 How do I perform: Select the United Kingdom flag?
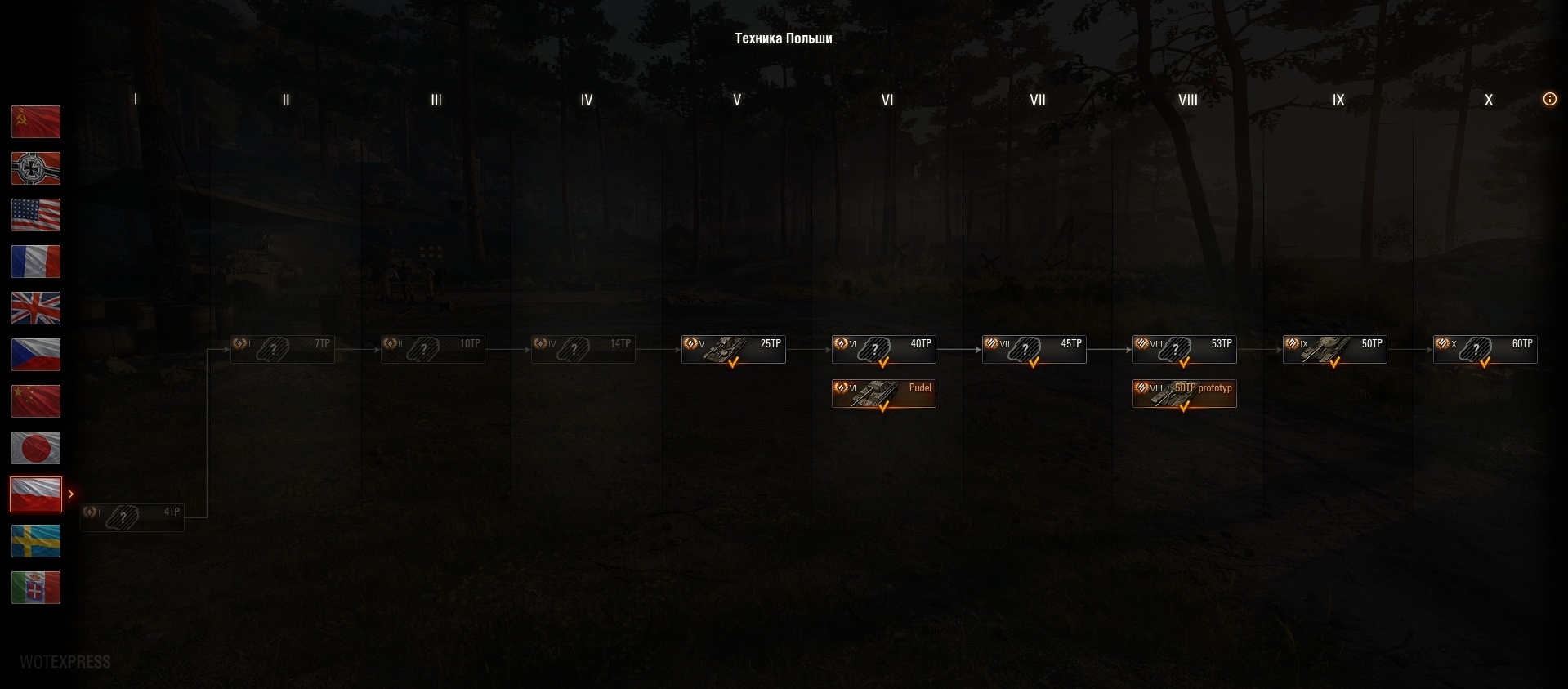click(x=36, y=308)
